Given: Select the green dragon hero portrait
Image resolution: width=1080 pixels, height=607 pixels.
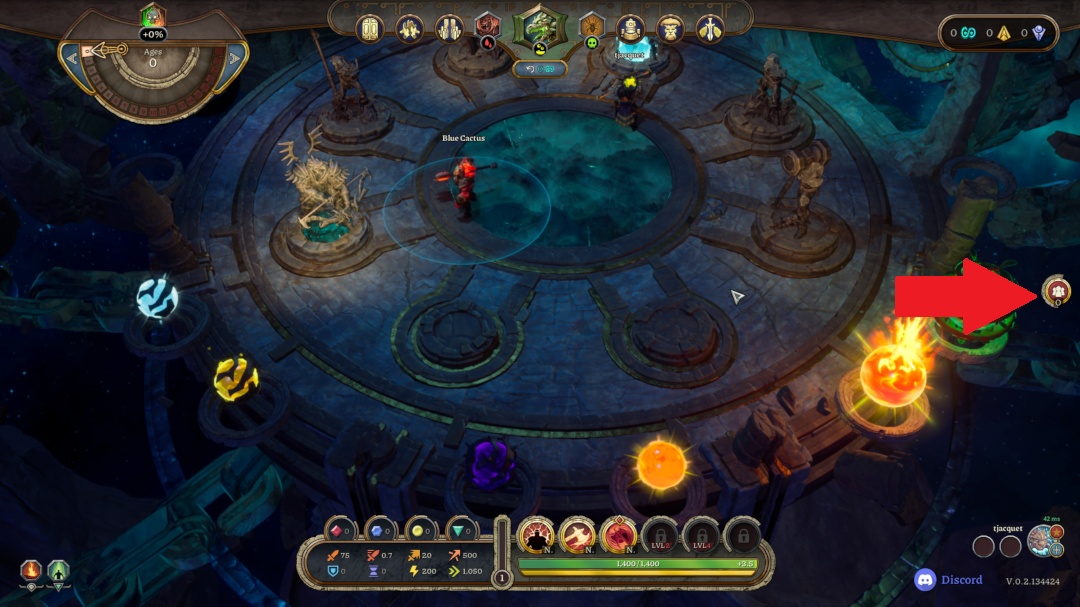Looking at the screenshot, I should (539, 29).
